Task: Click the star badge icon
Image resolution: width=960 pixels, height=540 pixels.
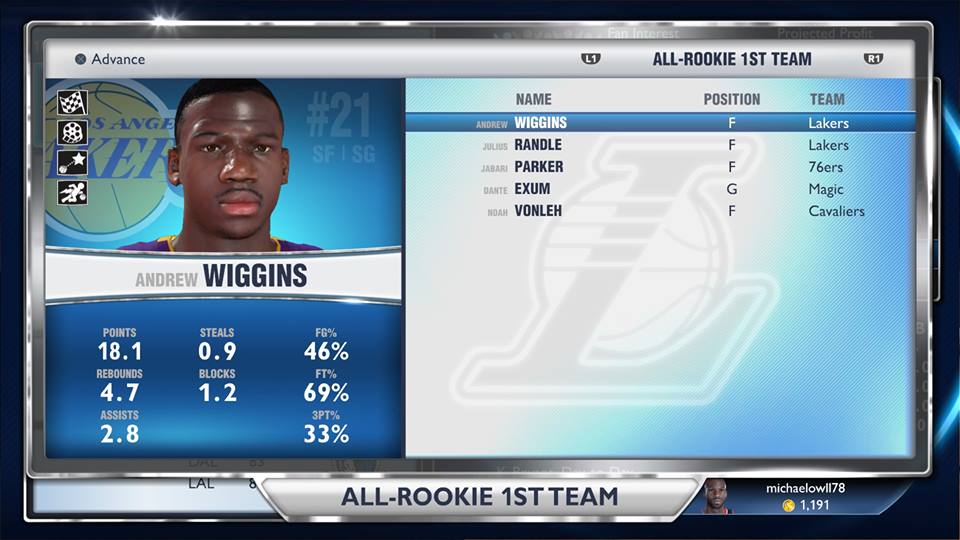Action: (x=73, y=162)
